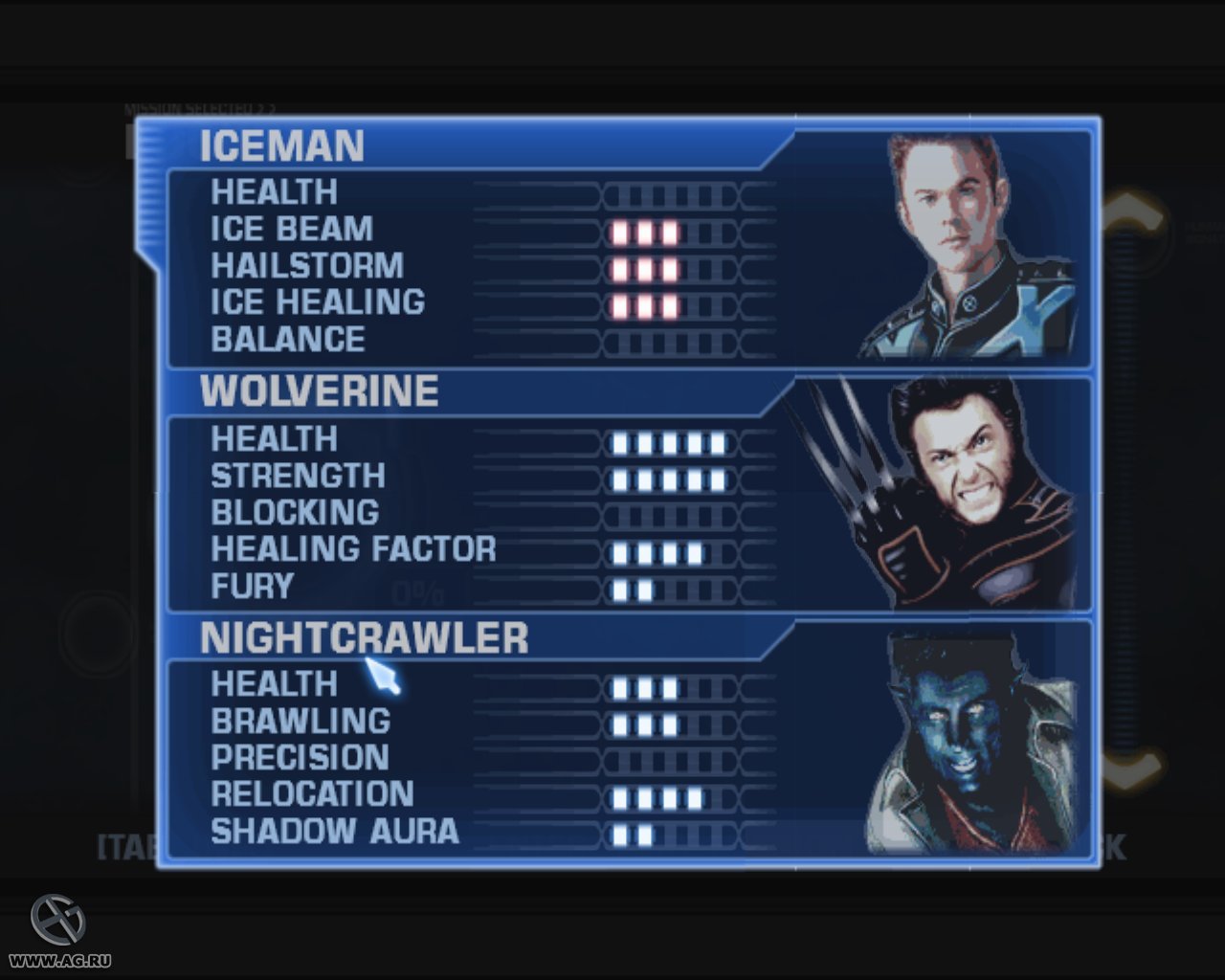Select the WOLVERINE header panel
This screenshot has width=1225, height=980.
click(x=316, y=390)
